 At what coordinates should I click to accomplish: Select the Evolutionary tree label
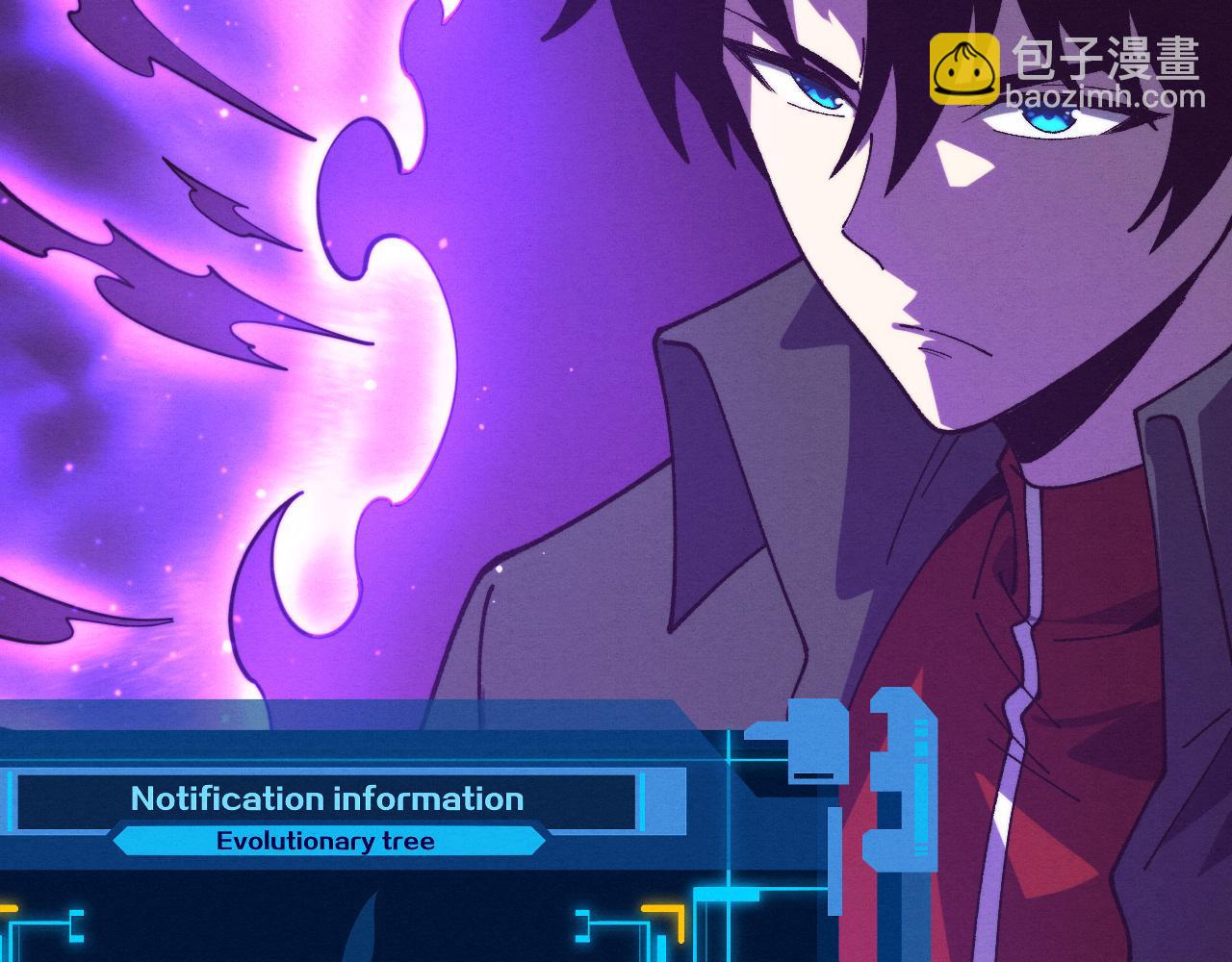(325, 842)
